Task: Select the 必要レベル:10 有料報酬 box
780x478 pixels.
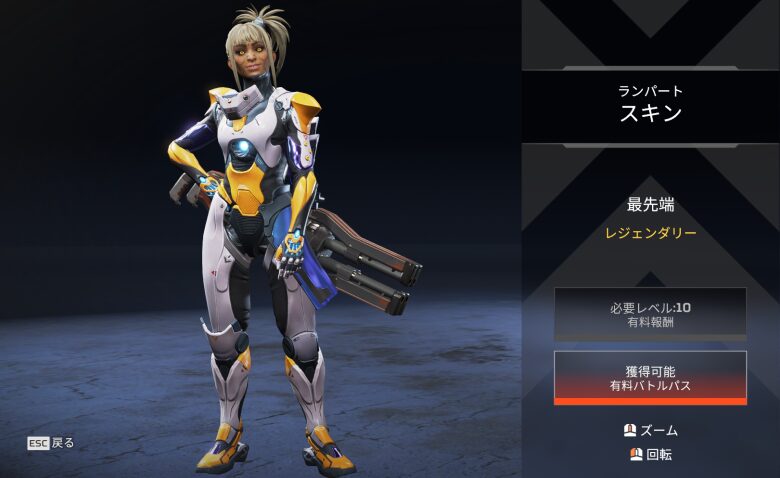Action: 650,314
